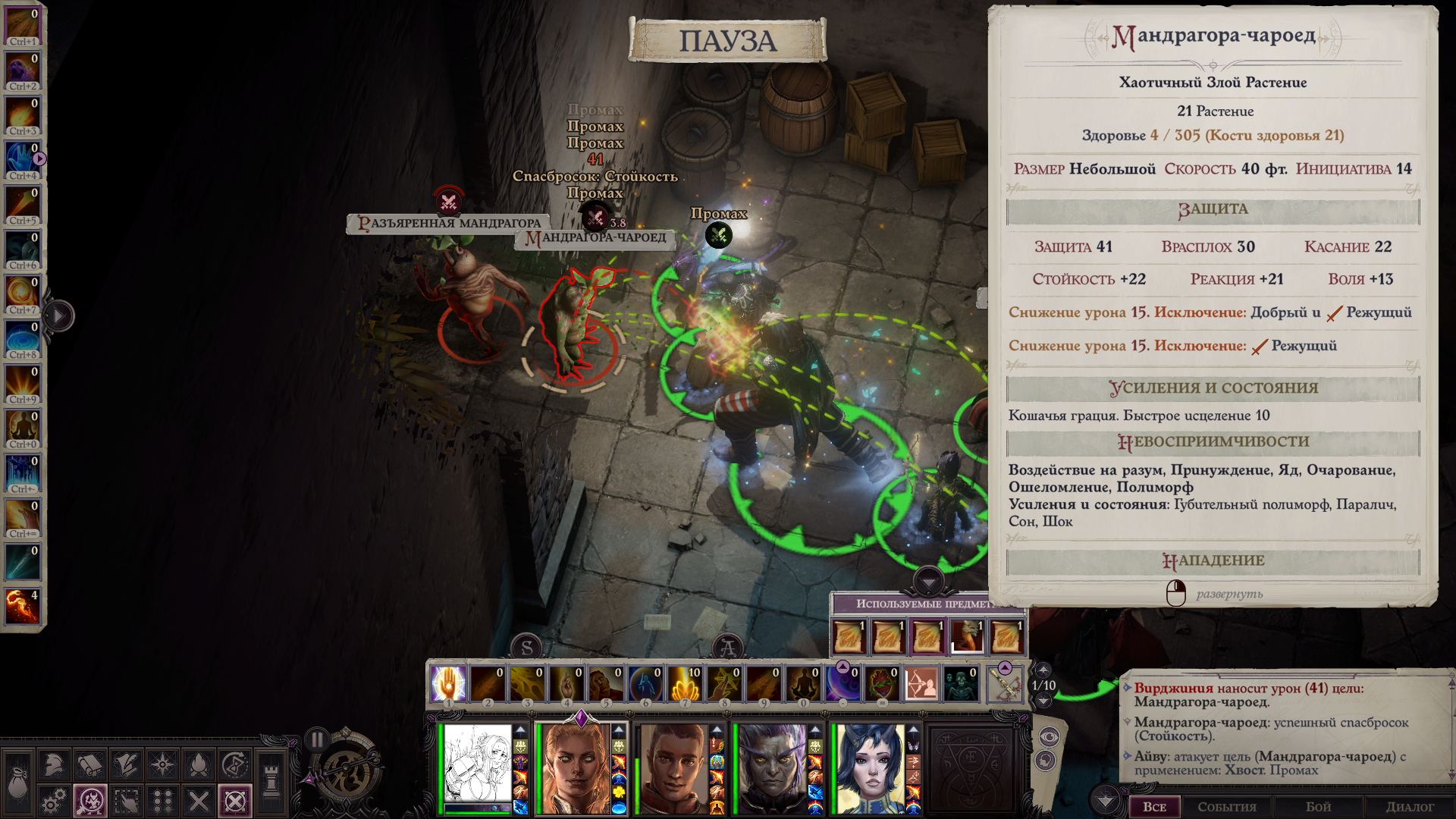Open the 'События' log tab

click(1226, 807)
